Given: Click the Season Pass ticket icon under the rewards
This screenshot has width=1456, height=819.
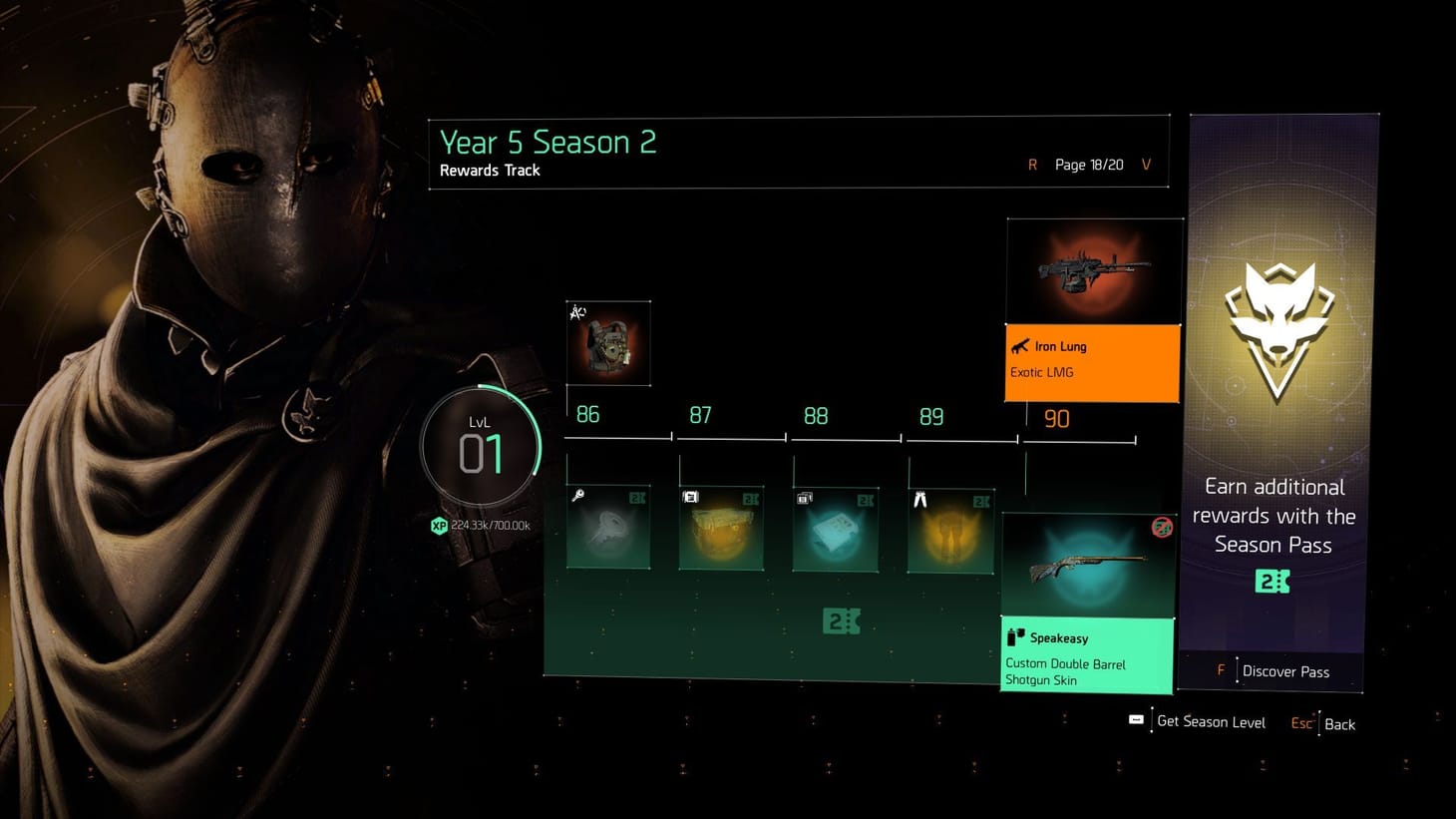Looking at the screenshot, I should click(841, 620).
